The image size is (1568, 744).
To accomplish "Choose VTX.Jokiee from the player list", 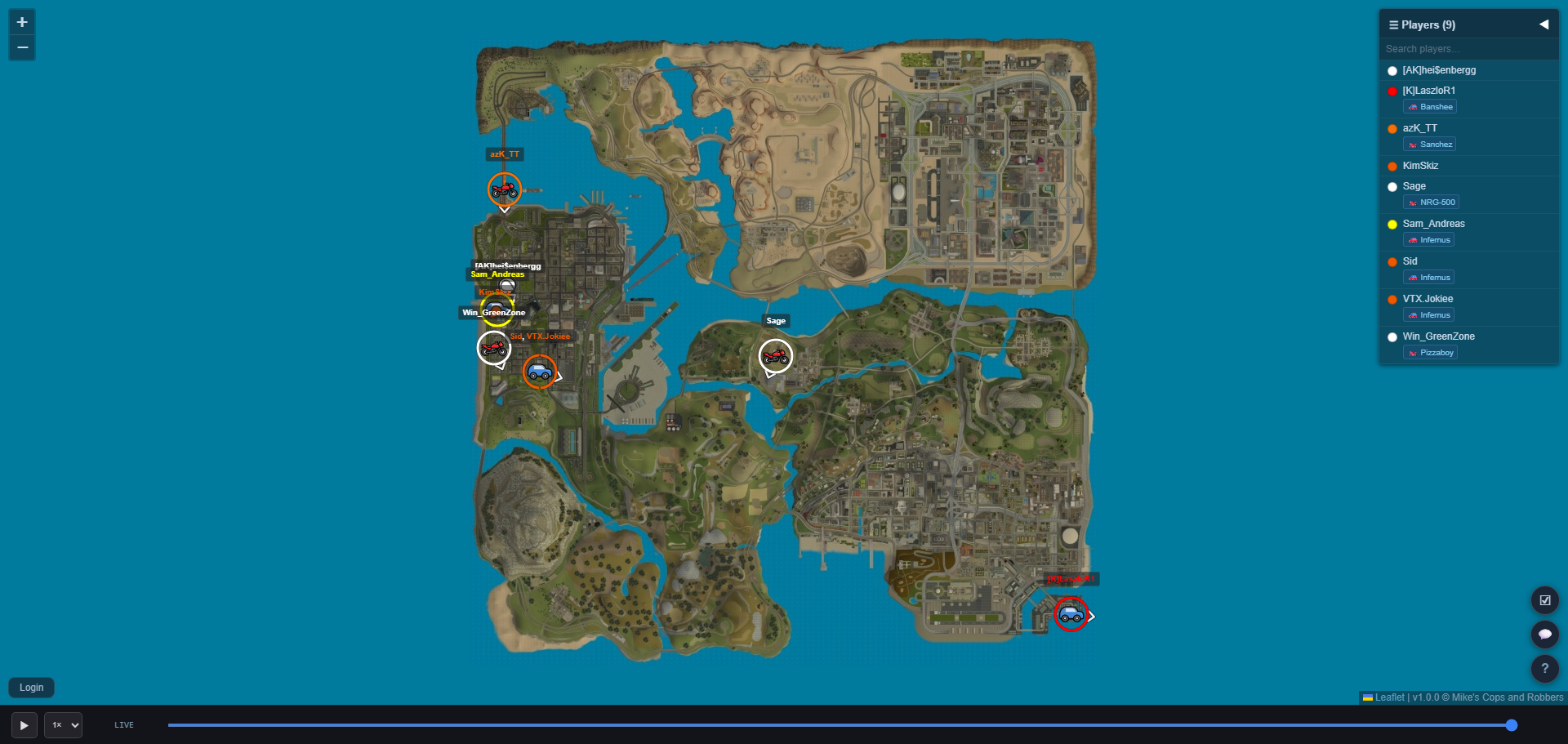I will click(x=1428, y=299).
